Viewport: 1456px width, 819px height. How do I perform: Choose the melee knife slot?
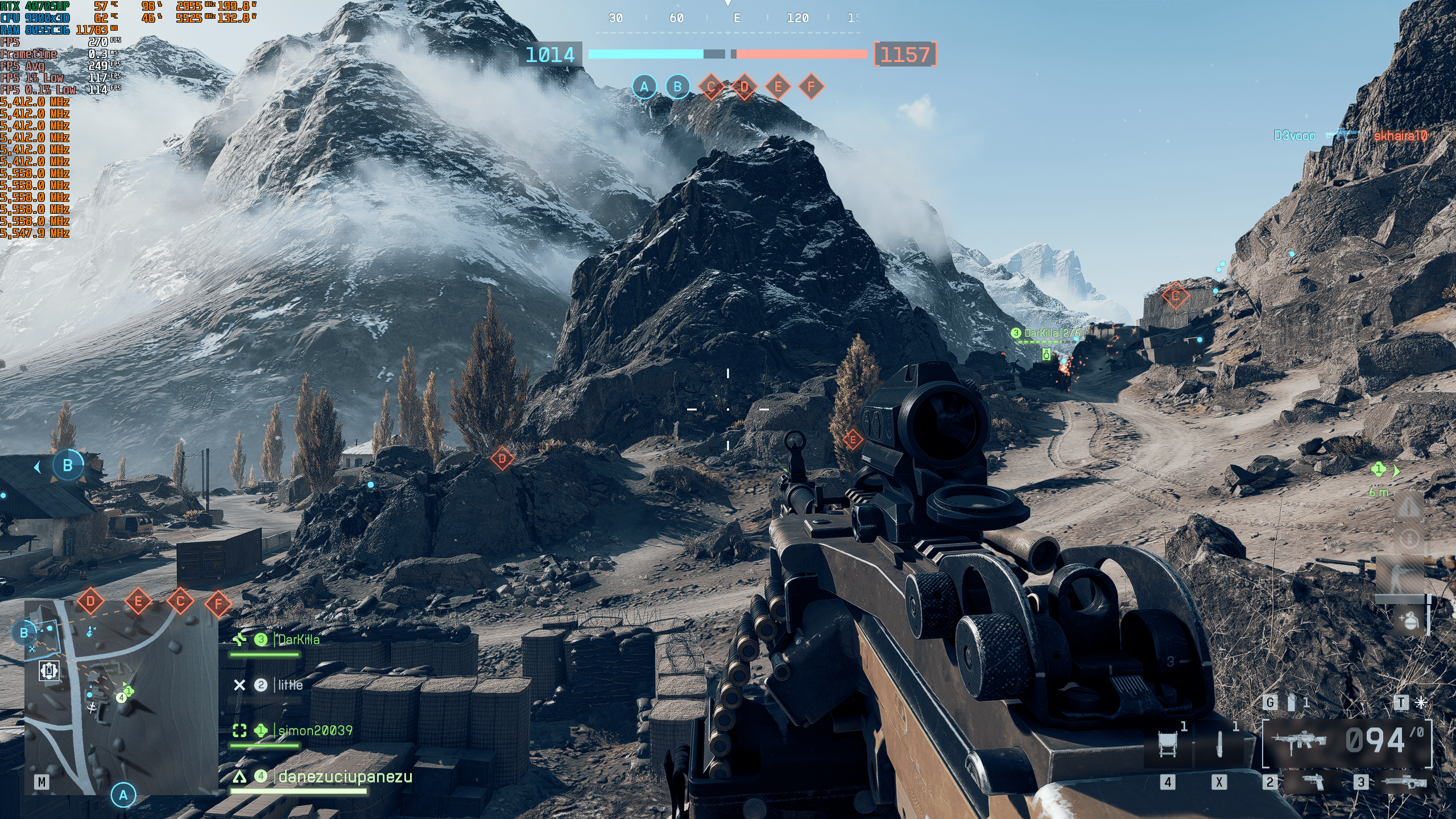pyautogui.click(x=1219, y=744)
